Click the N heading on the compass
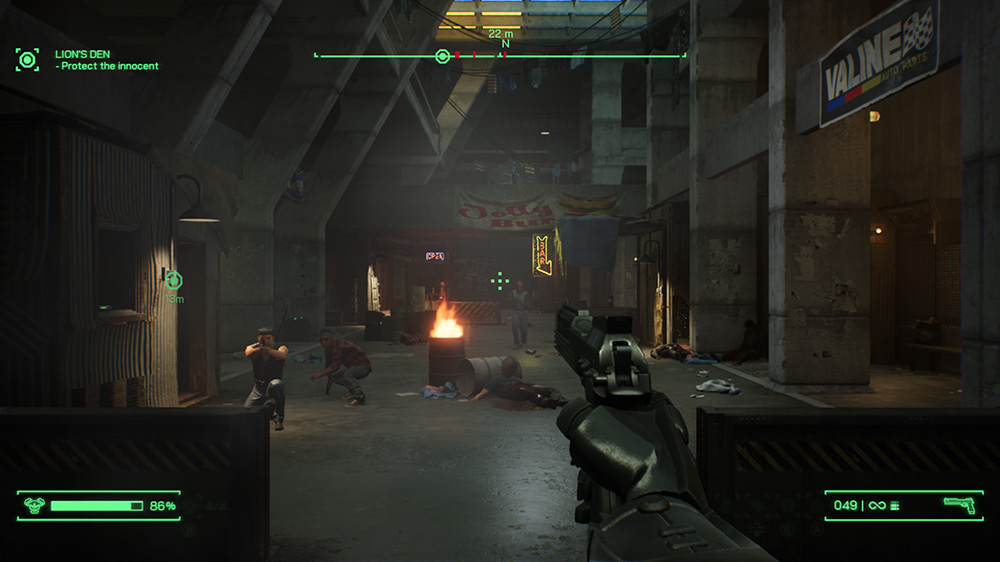 pyautogui.click(x=505, y=44)
